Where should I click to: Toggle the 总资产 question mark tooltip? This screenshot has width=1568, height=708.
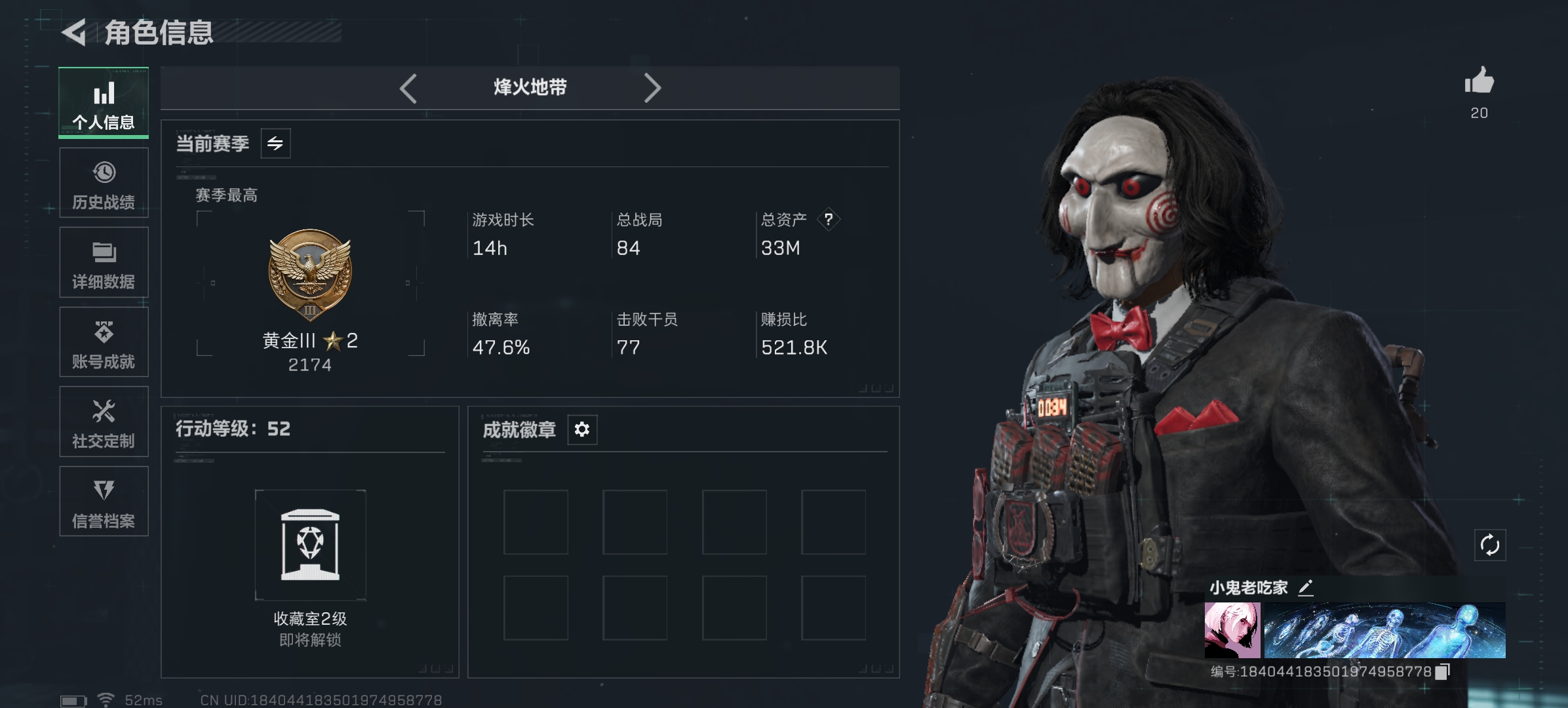(x=831, y=220)
